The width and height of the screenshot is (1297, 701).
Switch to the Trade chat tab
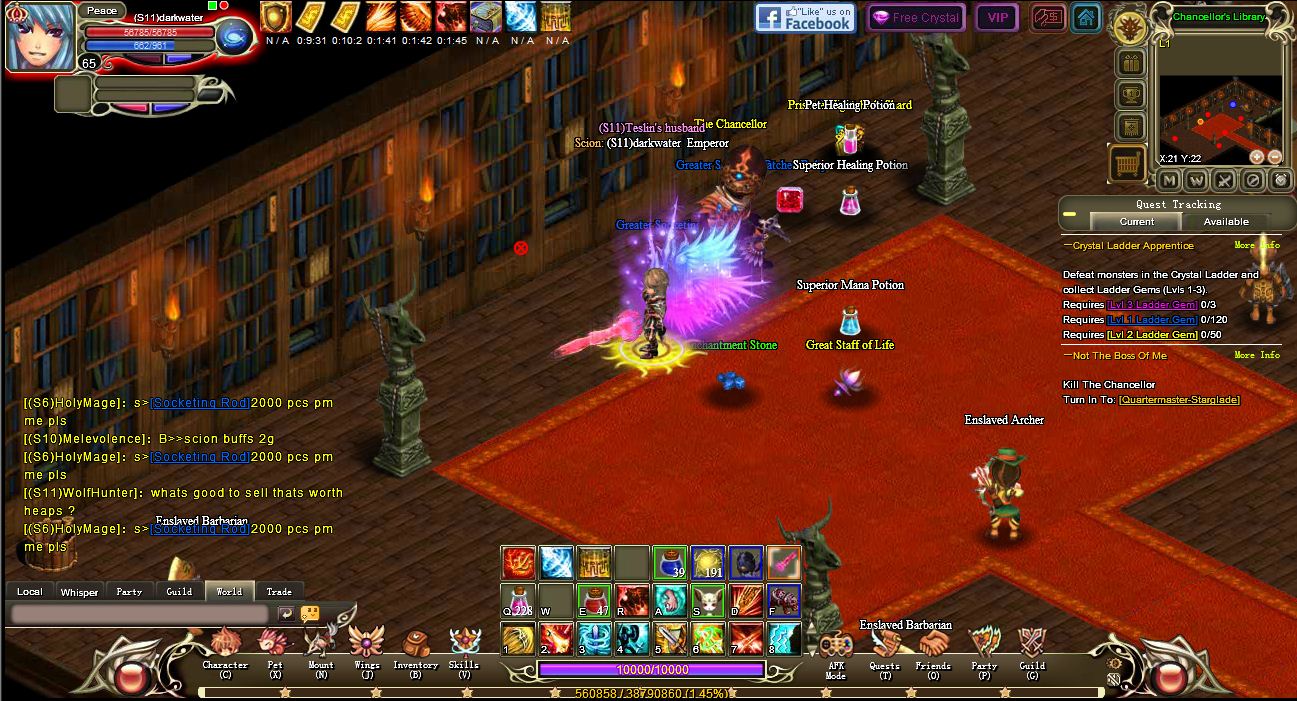click(279, 591)
